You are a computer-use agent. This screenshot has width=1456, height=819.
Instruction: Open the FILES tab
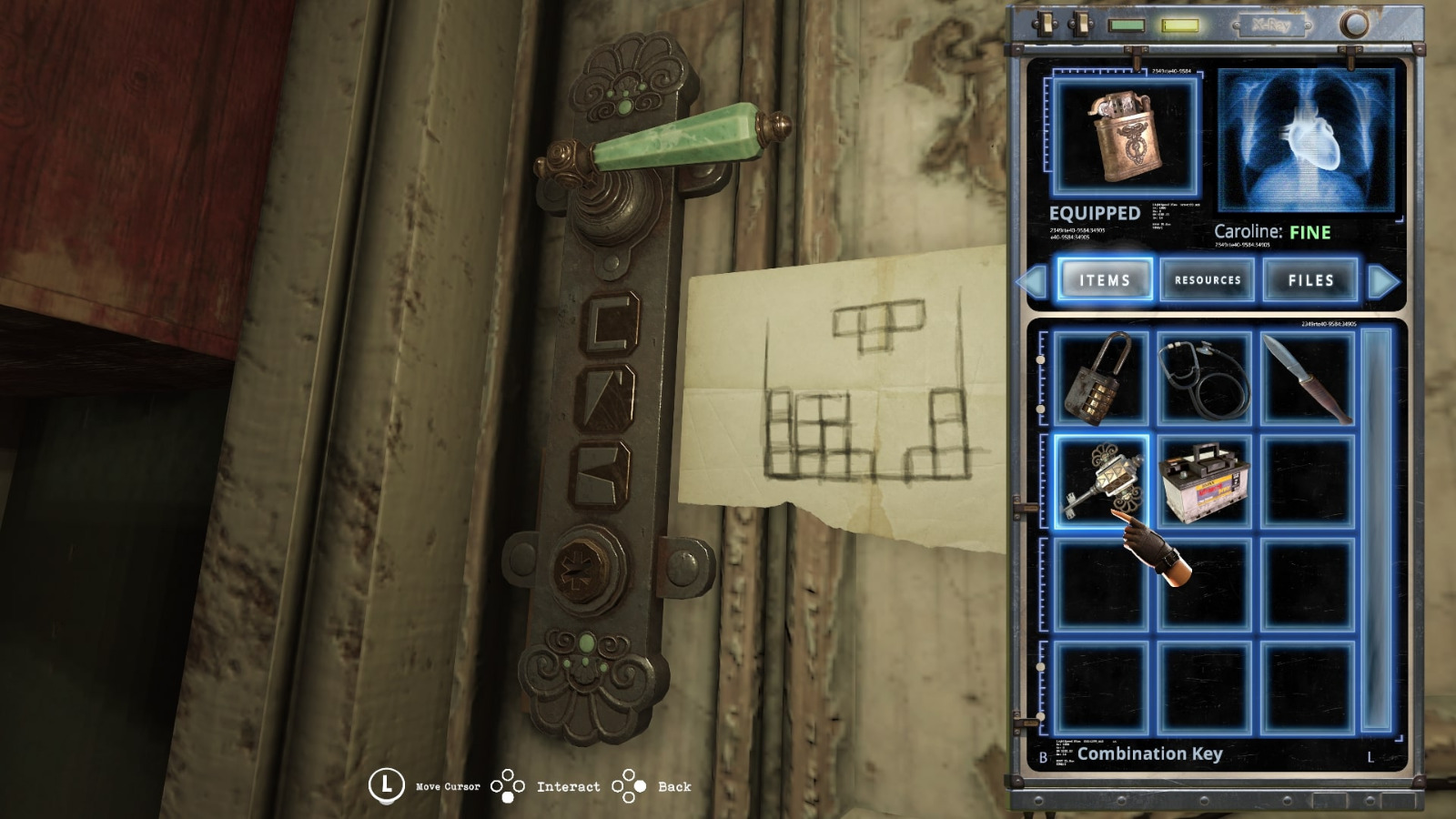tap(1310, 280)
